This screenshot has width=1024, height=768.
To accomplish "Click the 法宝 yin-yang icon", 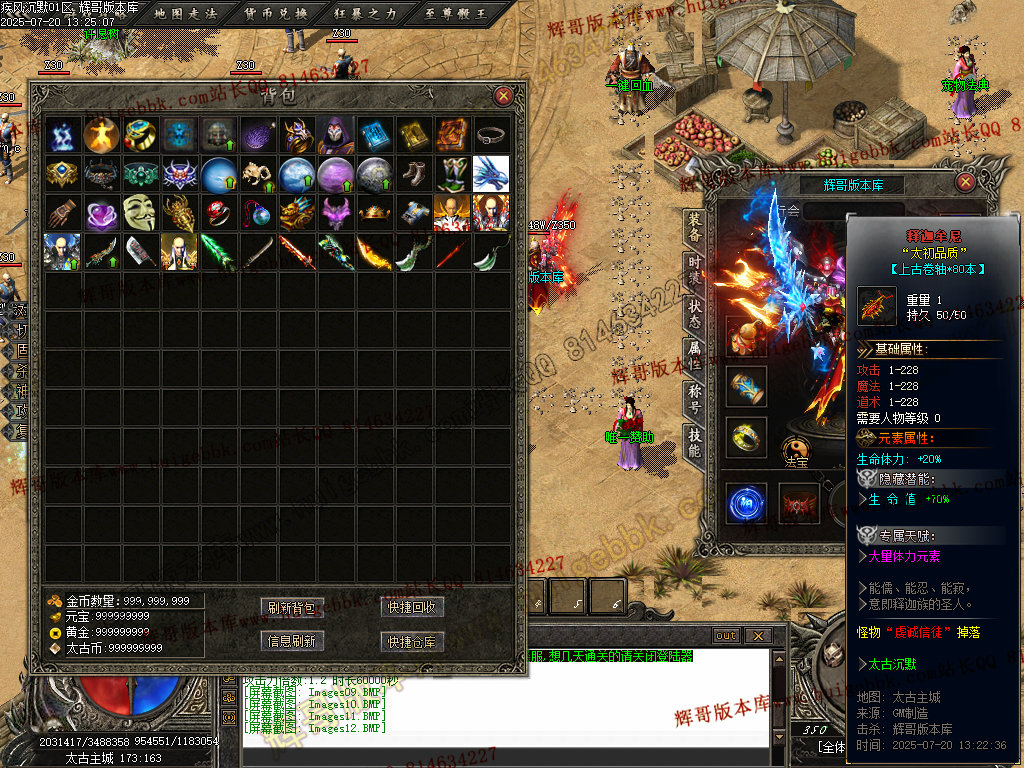I will tap(796, 452).
